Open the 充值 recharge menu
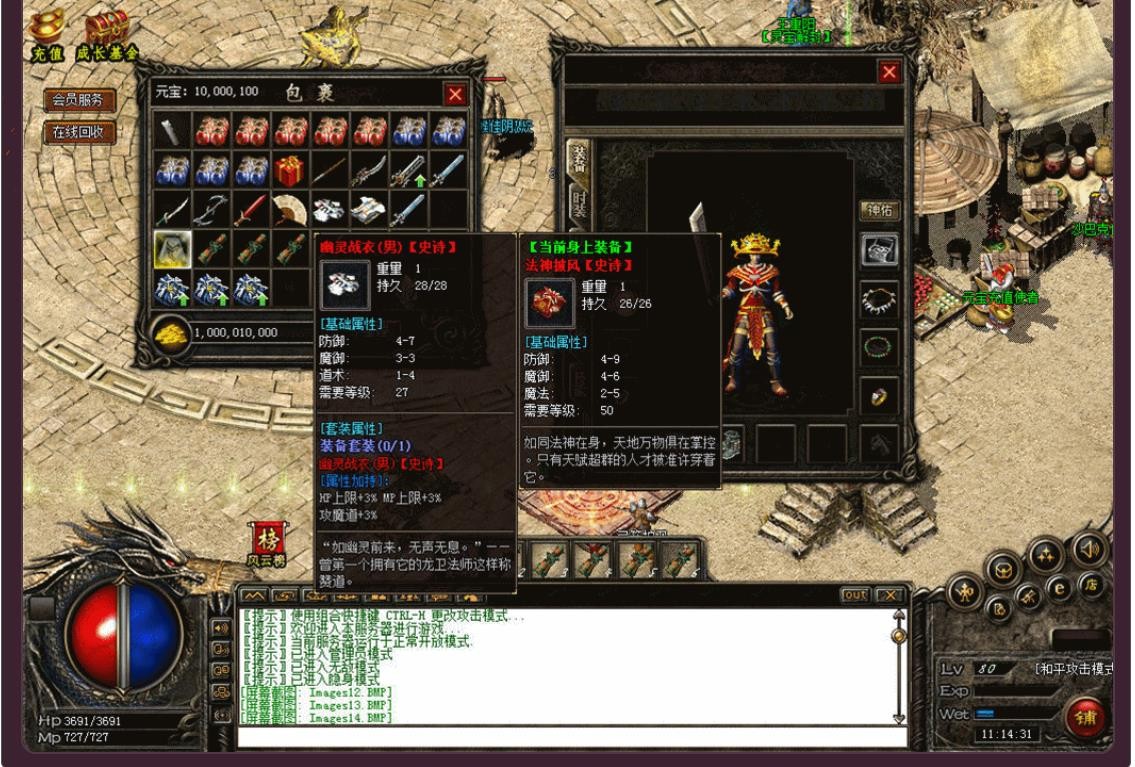Screen dimensions: 1135x767 [44, 36]
